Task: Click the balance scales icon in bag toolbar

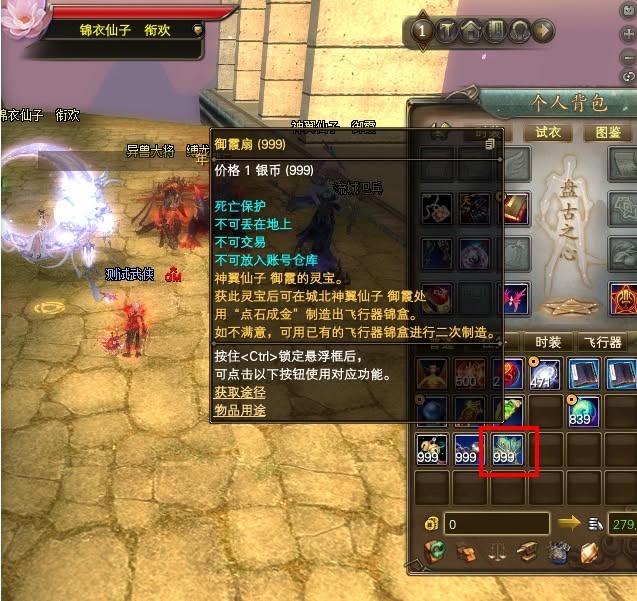Action: pos(498,551)
